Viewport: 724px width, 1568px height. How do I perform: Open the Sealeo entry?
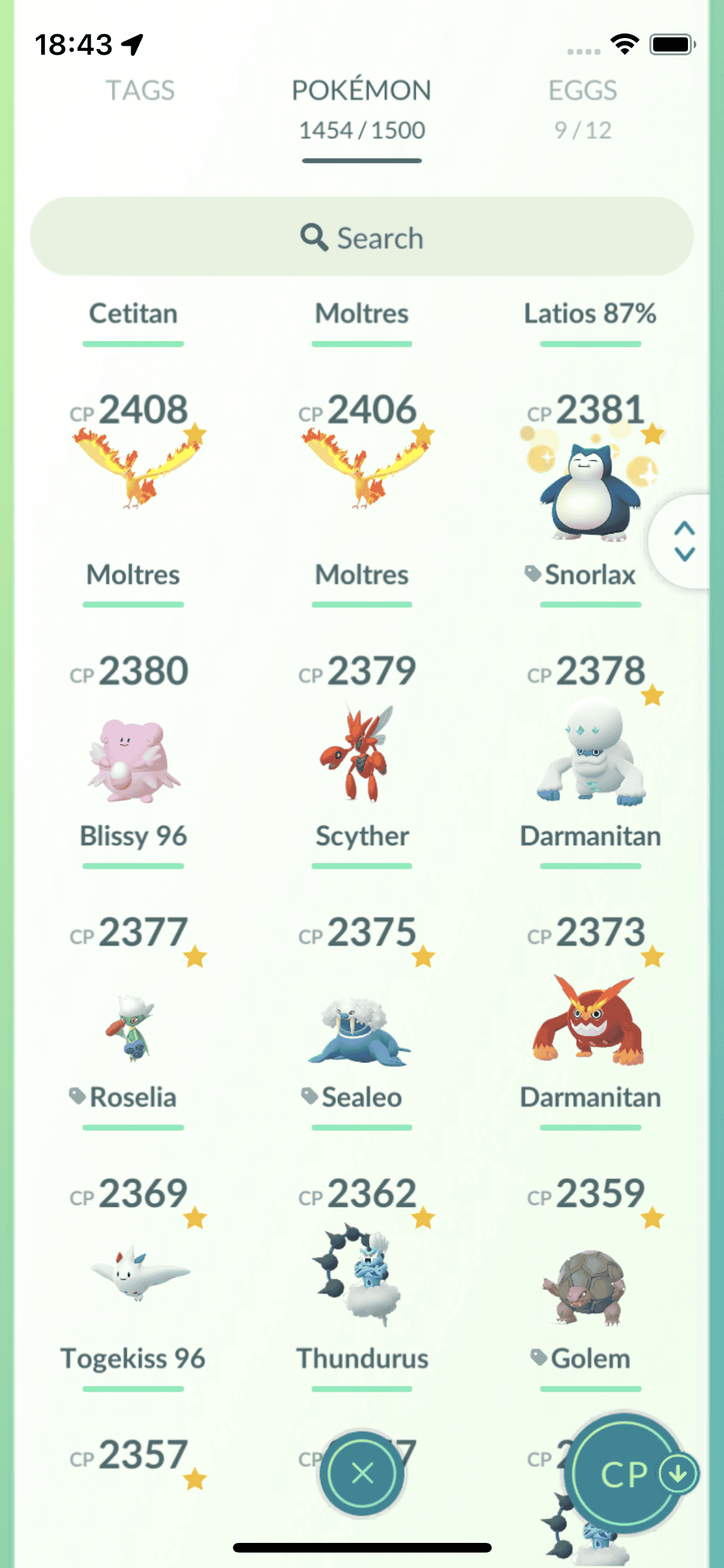click(362, 1030)
